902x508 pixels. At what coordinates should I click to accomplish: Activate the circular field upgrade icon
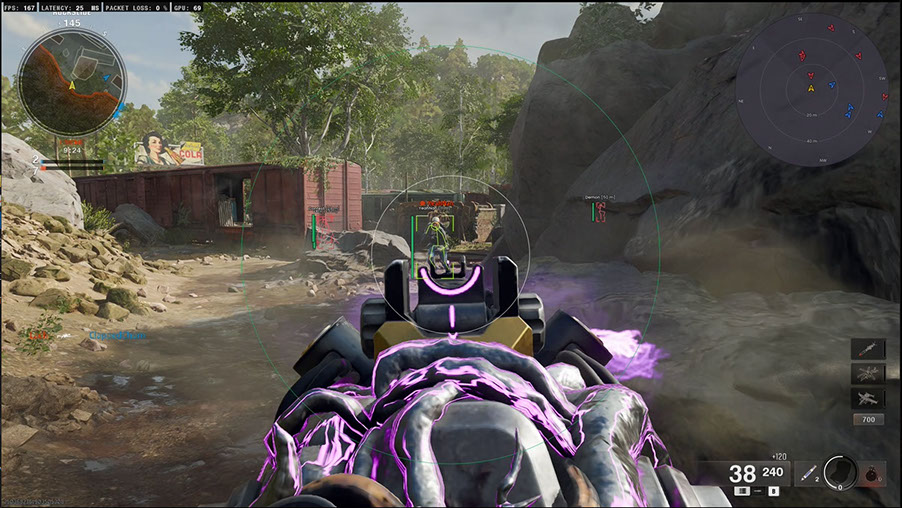[840, 472]
